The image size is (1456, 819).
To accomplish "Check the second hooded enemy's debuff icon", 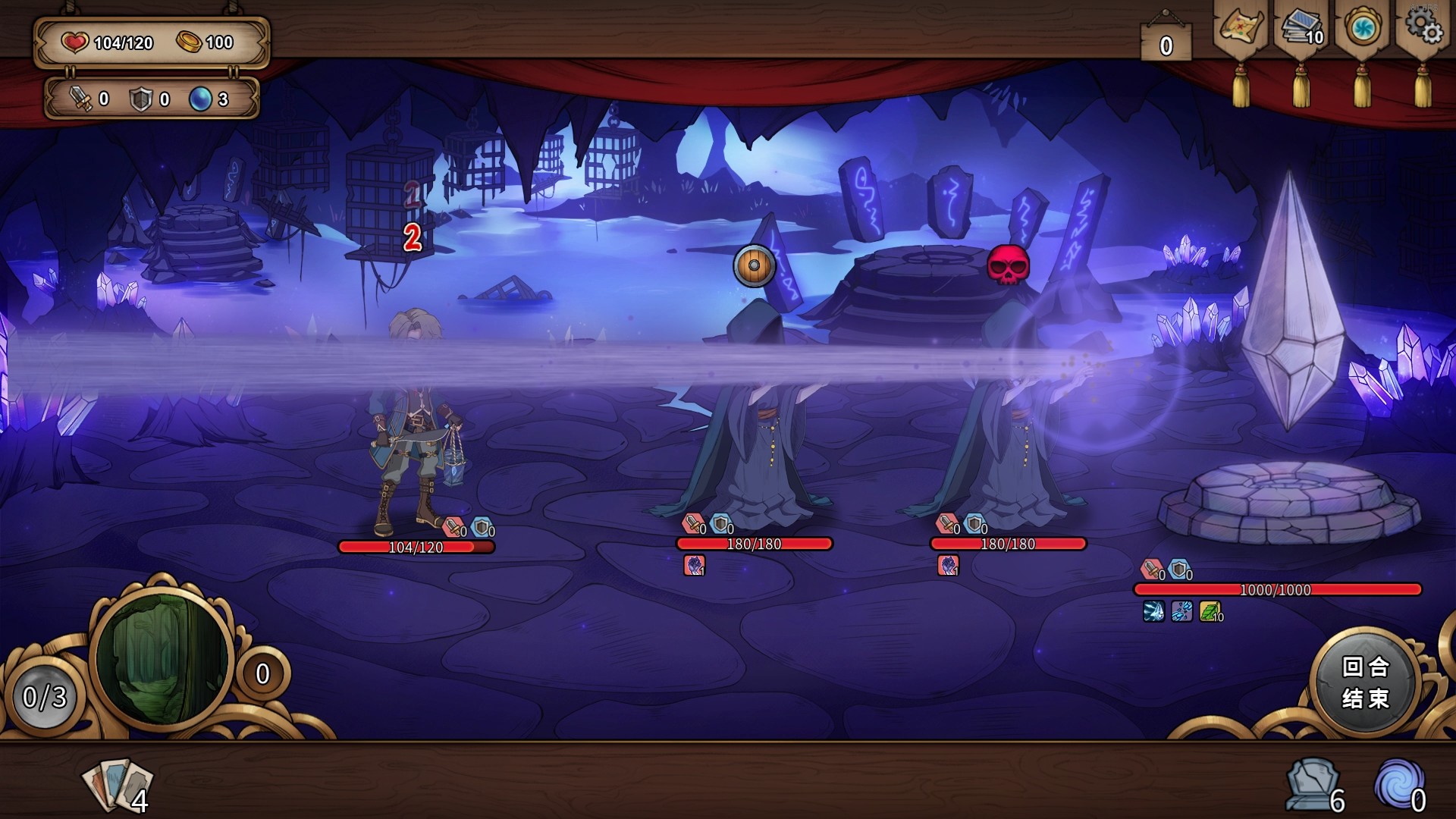I will [948, 565].
